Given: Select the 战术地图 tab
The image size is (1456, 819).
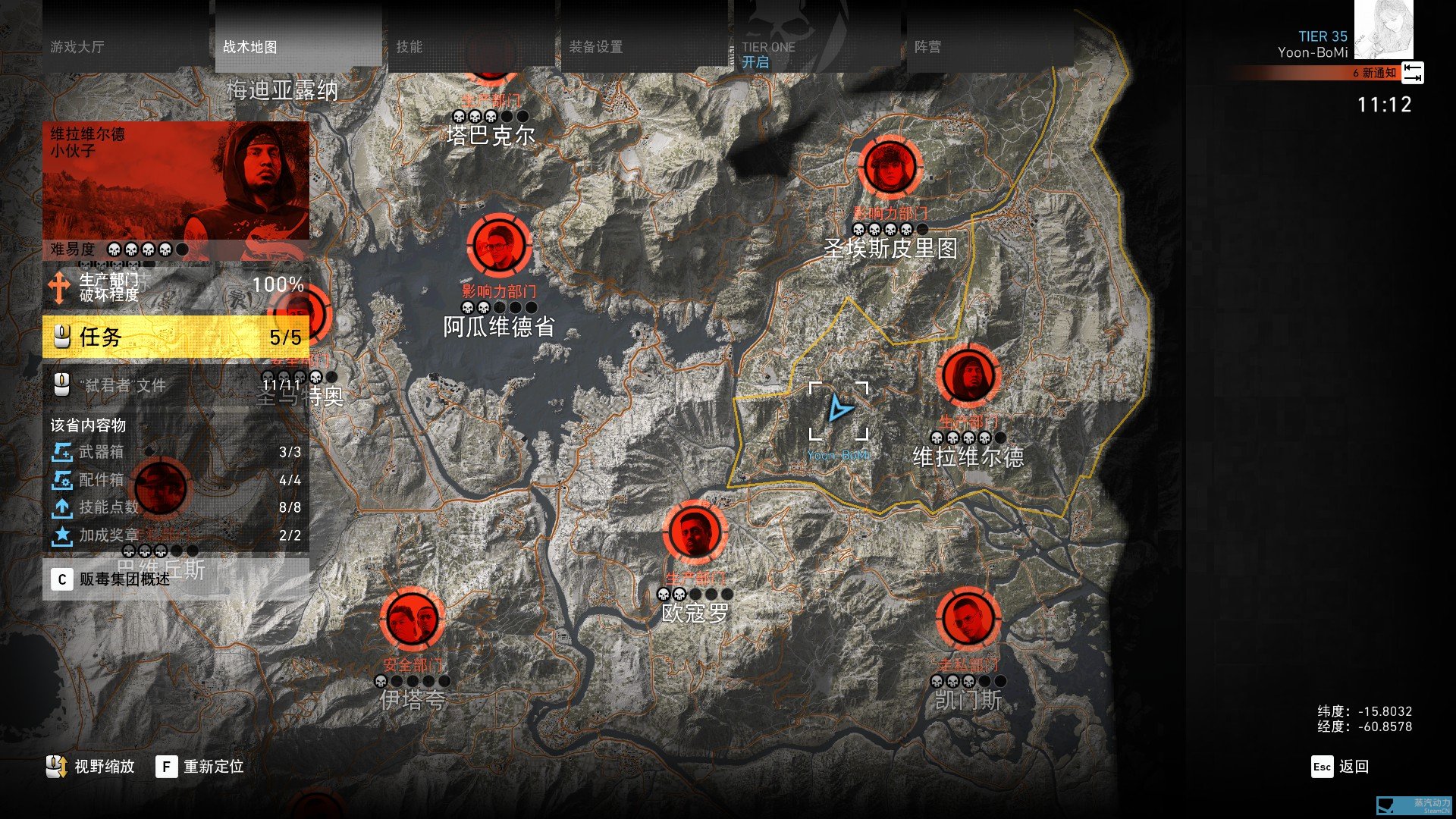Looking at the screenshot, I should 298,47.
